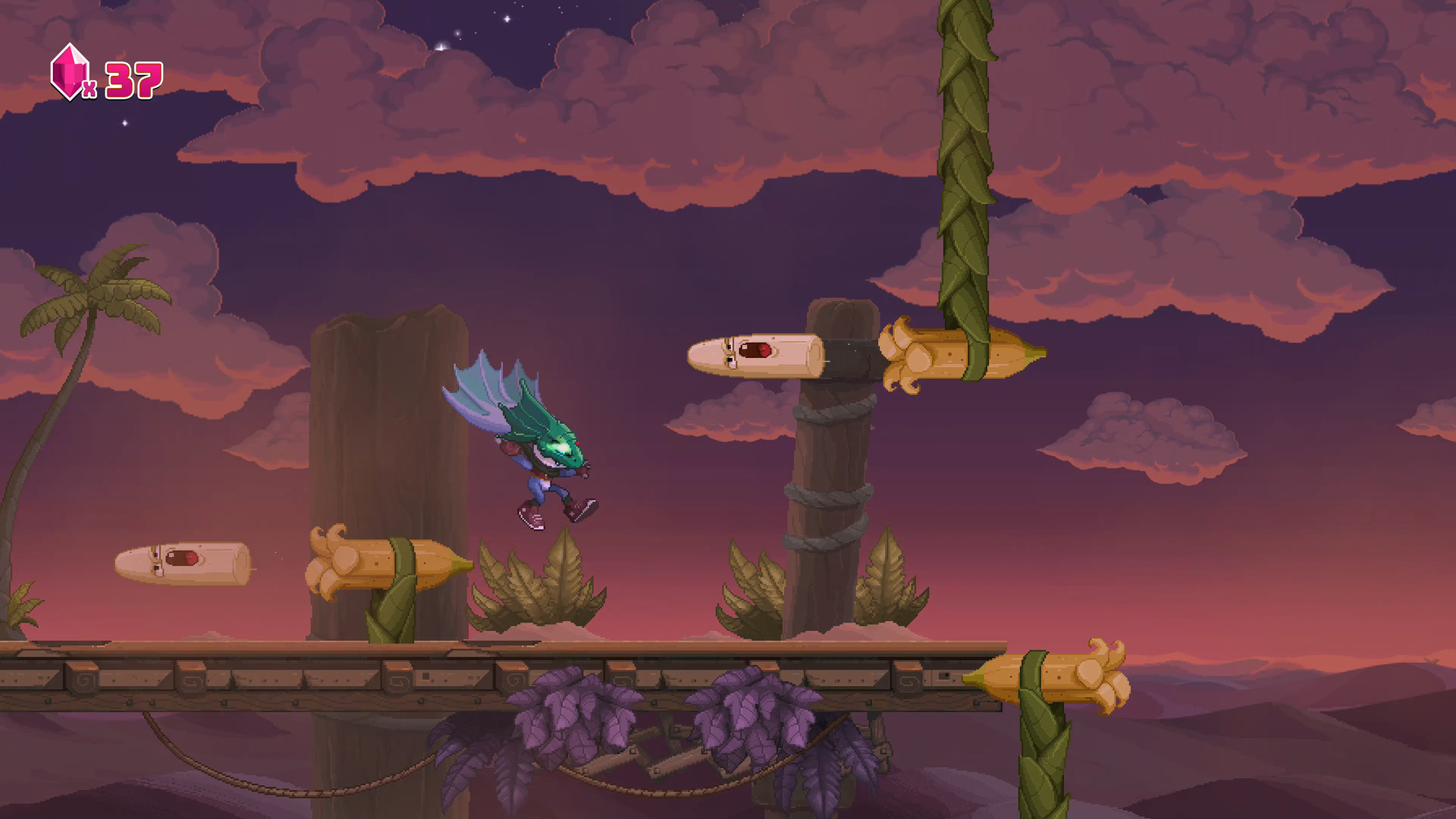Image resolution: width=1456 pixels, height=819 pixels.
Task: Select the floating enemy on the far left
Action: click(x=182, y=565)
